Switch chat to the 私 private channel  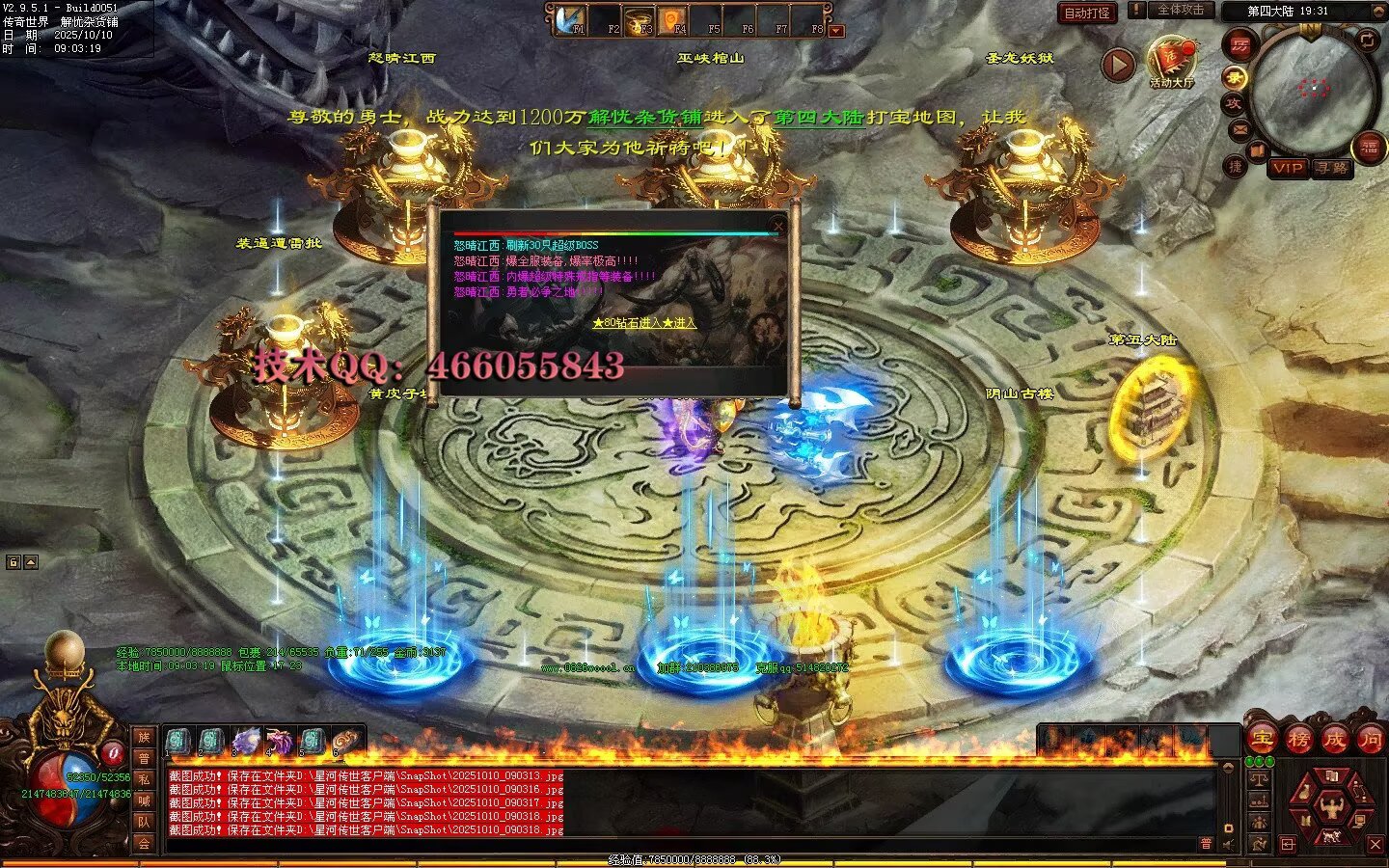click(x=144, y=778)
